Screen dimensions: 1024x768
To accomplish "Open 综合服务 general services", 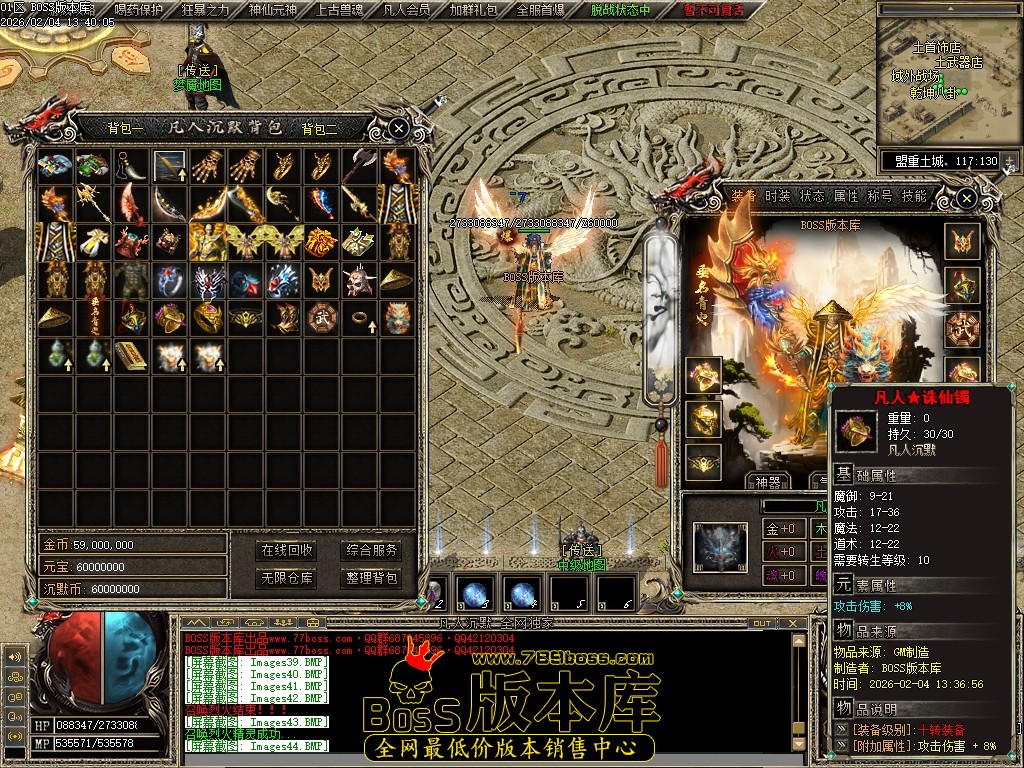I will pos(371,550).
